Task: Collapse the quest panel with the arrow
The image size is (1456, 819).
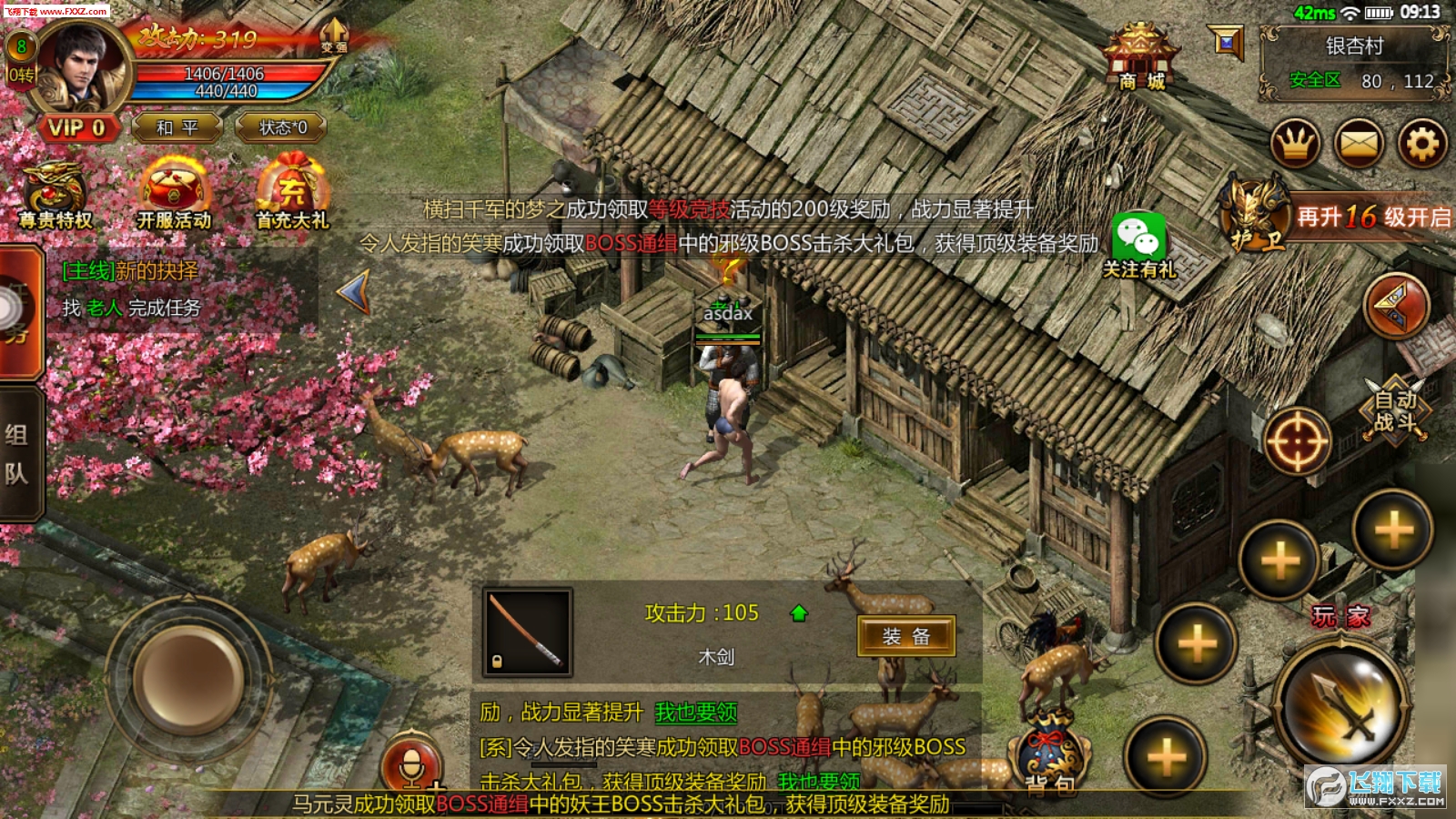Action: (353, 292)
